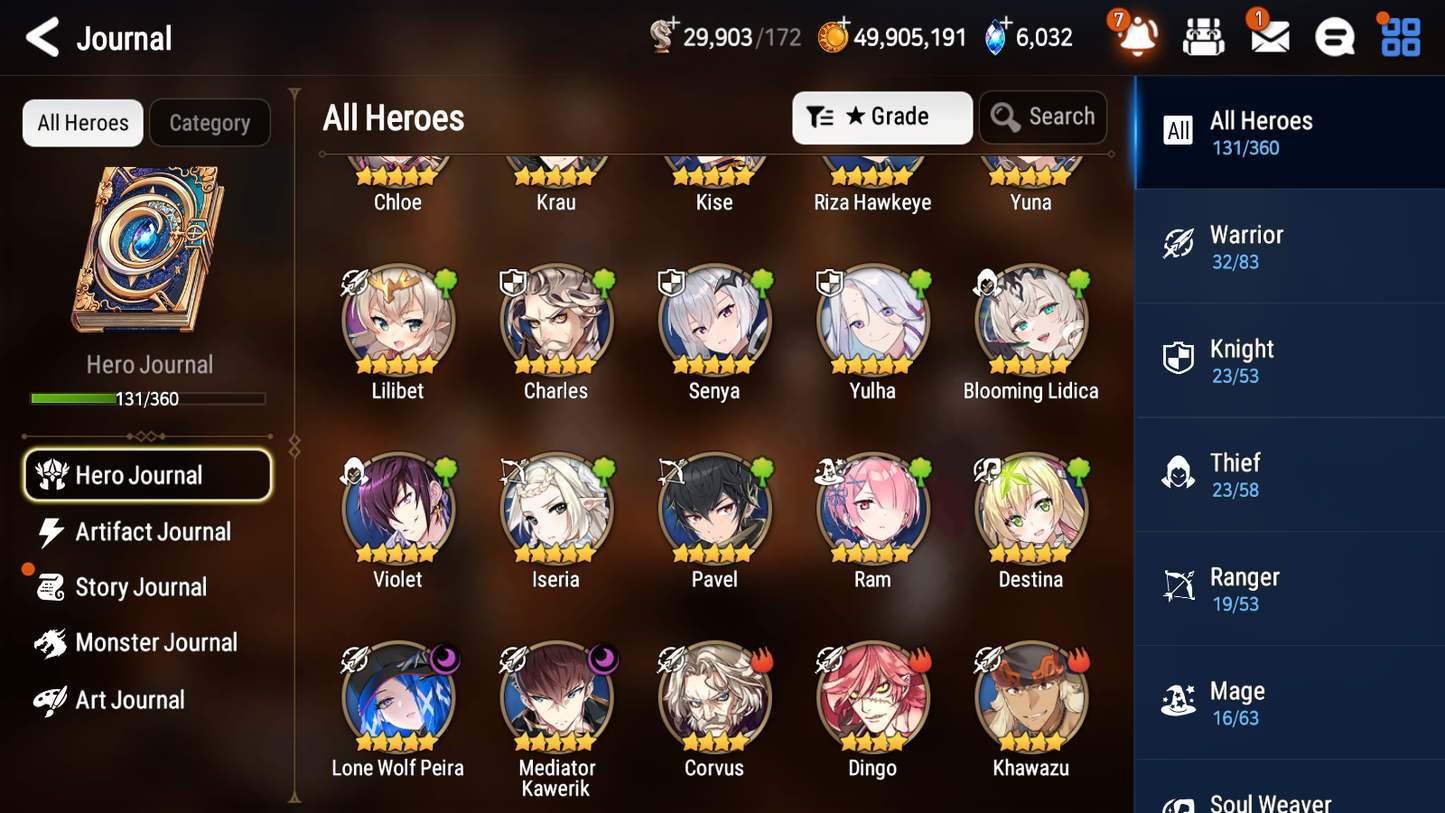Image resolution: width=1445 pixels, height=813 pixels.
Task: Select the Mage class filter icon
Action: coord(1180,702)
